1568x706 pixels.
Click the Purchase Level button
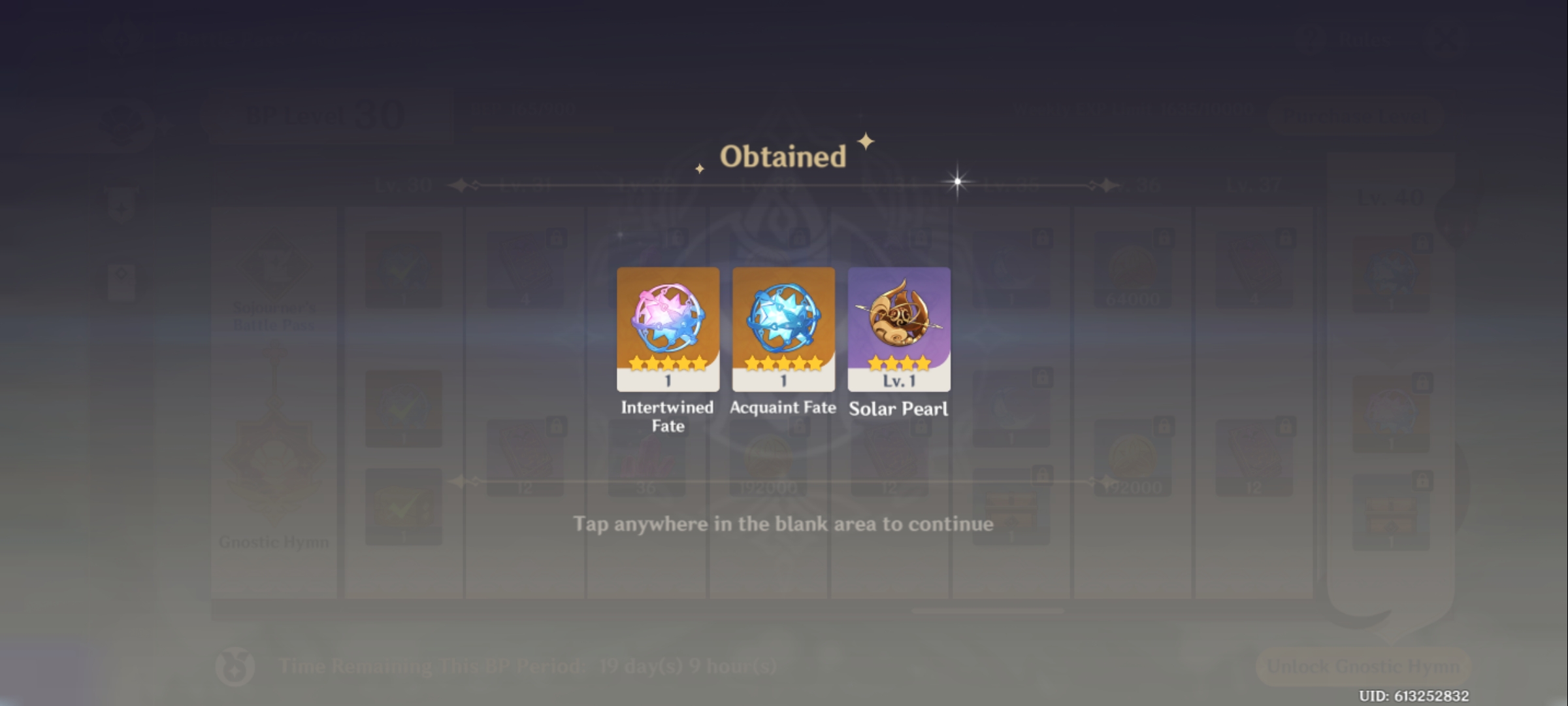point(1356,116)
